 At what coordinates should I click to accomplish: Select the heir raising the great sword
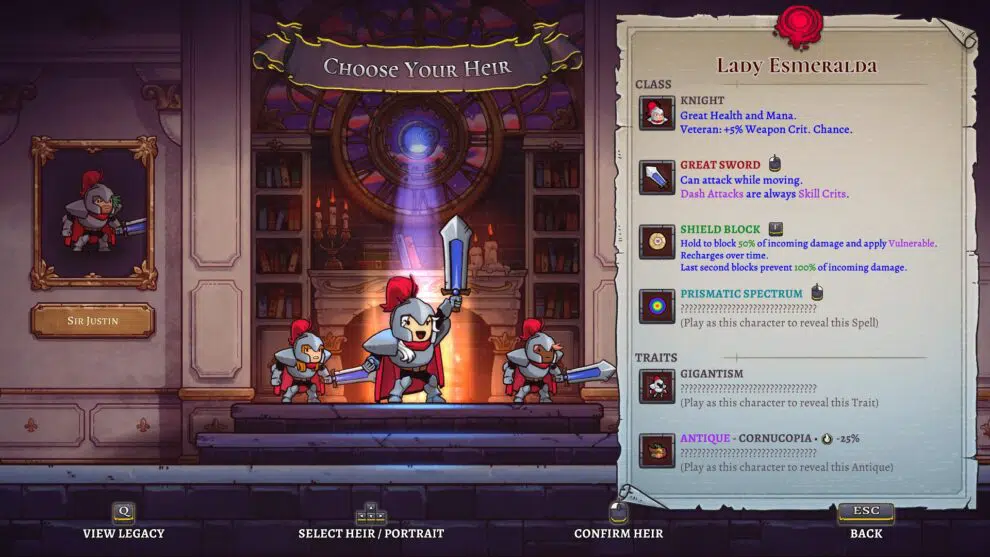(410, 340)
